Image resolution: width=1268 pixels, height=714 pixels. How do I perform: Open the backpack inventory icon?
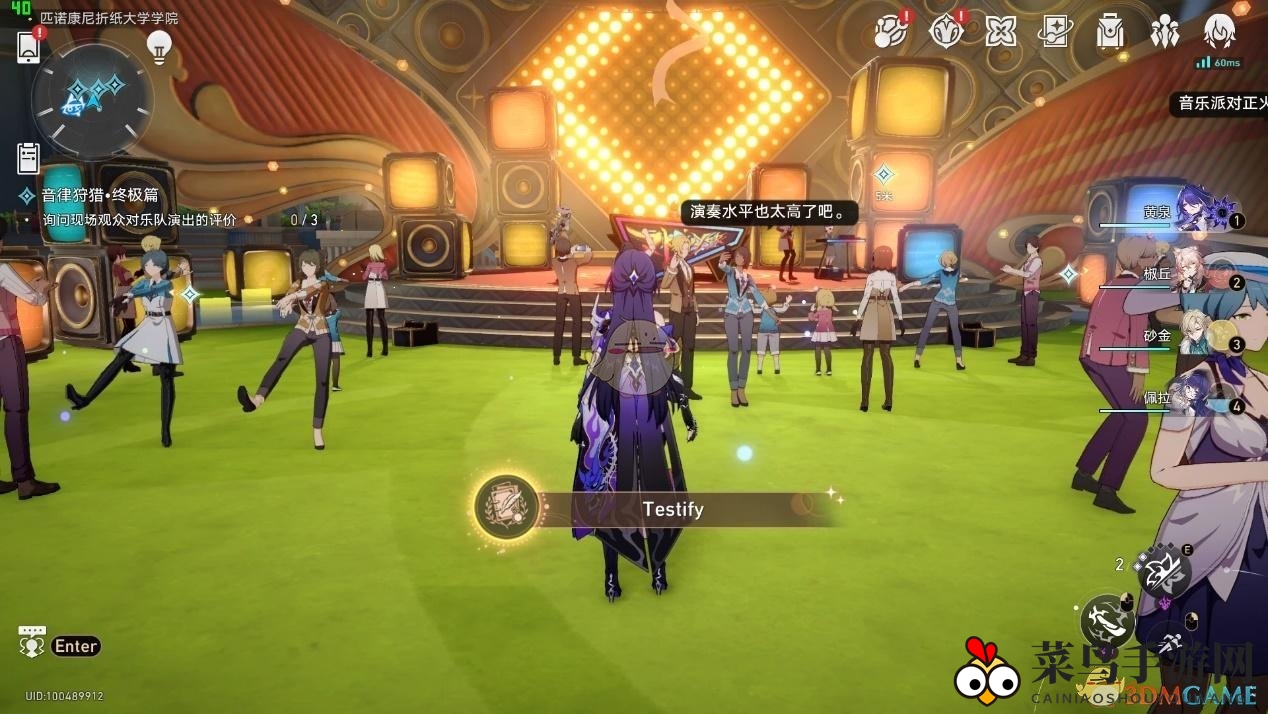tap(1109, 31)
